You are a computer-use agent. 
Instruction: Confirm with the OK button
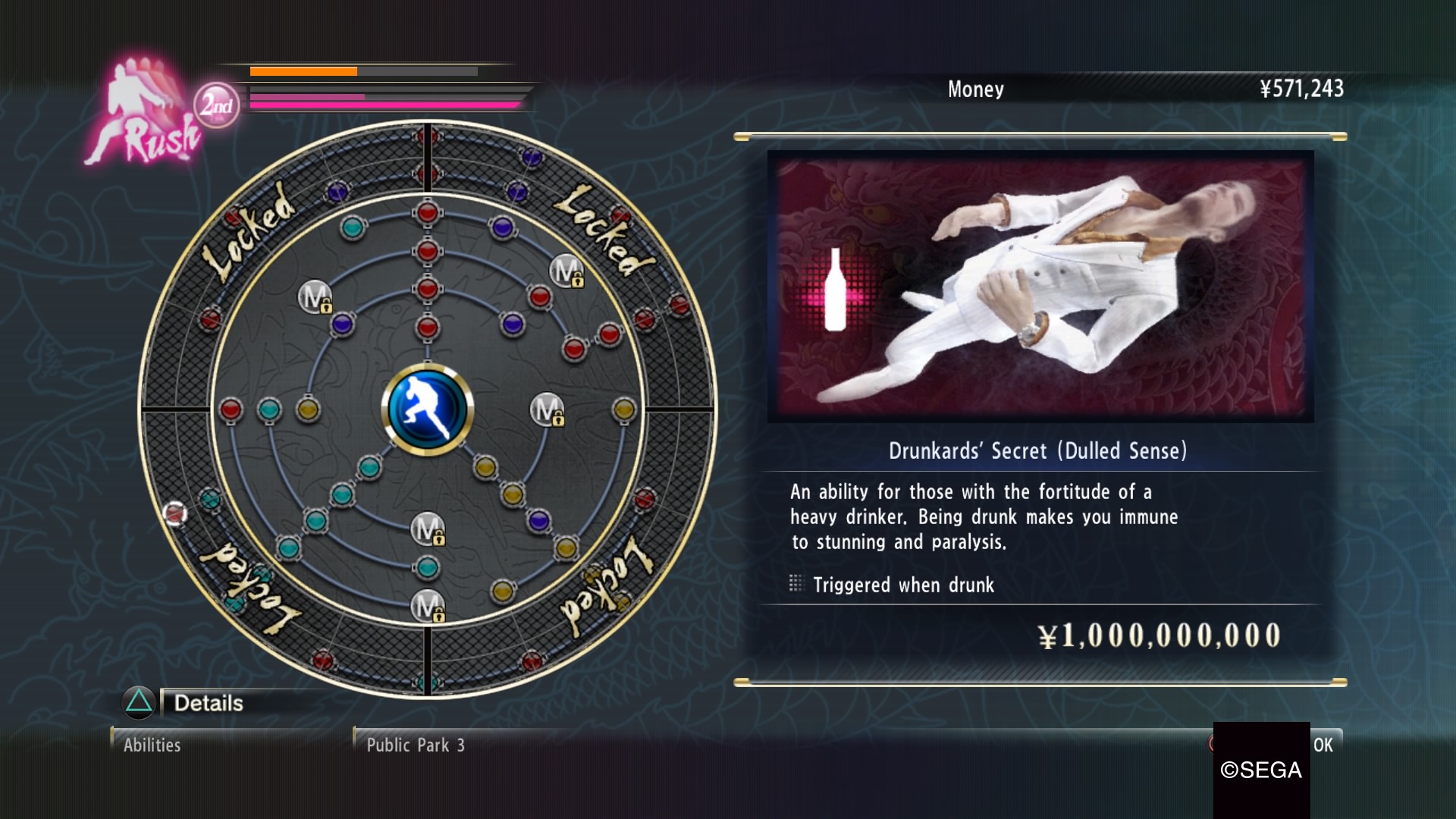point(1323,745)
